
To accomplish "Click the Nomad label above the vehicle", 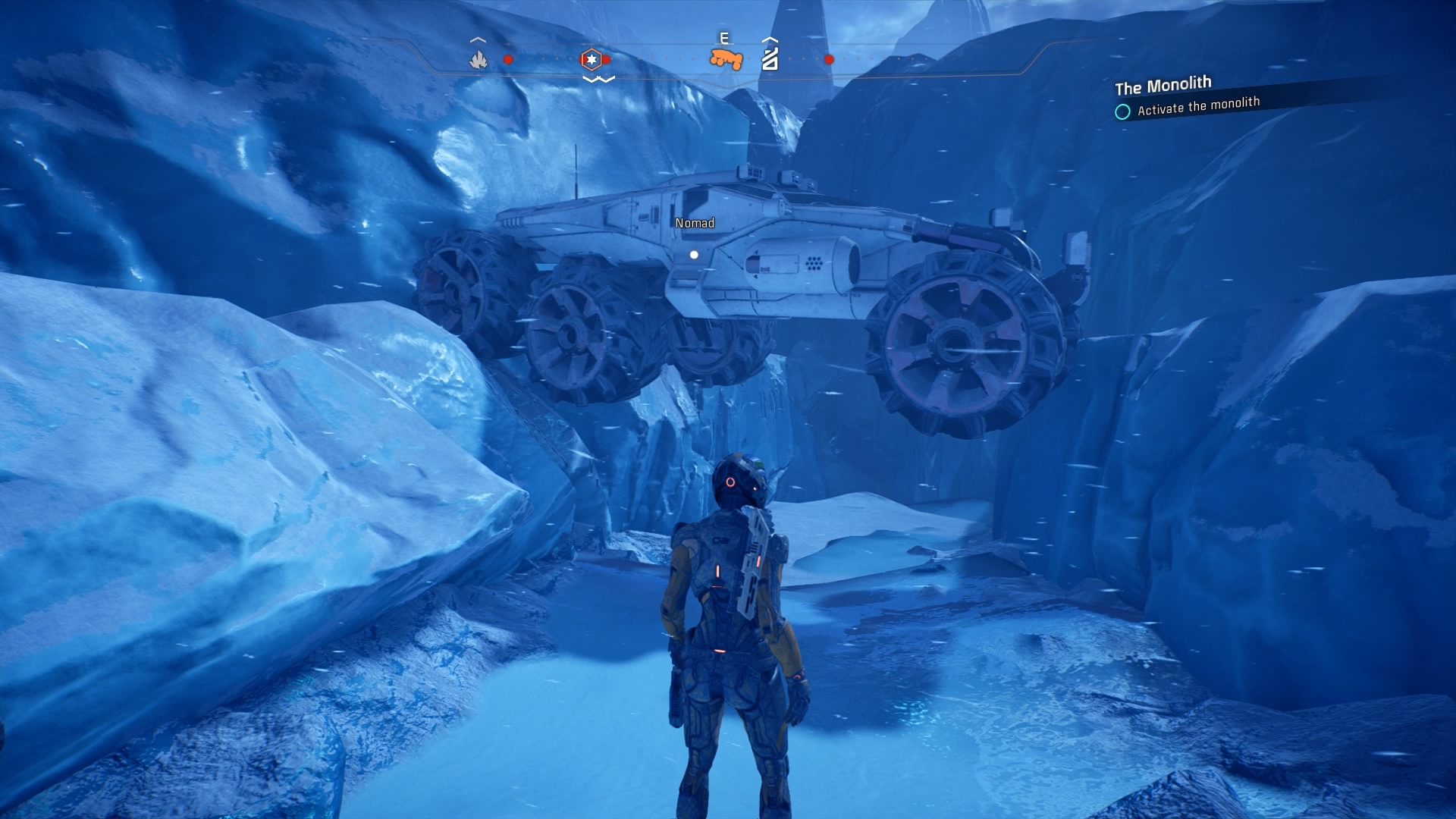I will pyautogui.click(x=694, y=223).
